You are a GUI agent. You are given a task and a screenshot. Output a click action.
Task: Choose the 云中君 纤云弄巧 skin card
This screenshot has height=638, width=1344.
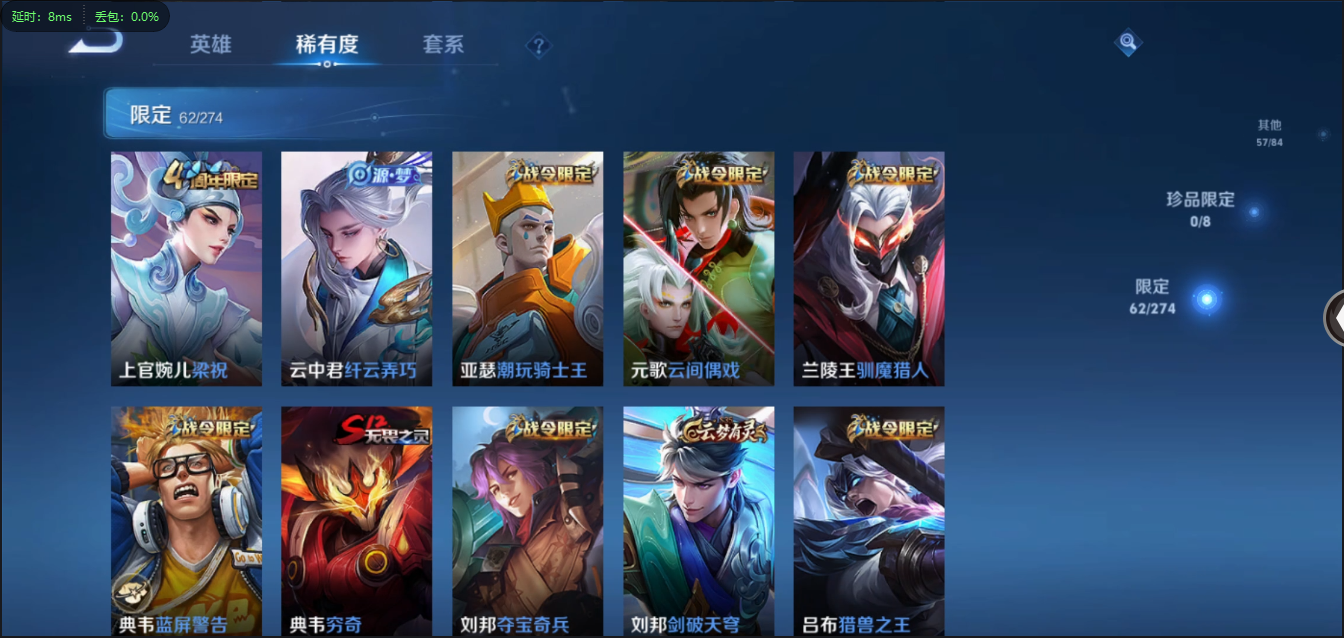[357, 268]
